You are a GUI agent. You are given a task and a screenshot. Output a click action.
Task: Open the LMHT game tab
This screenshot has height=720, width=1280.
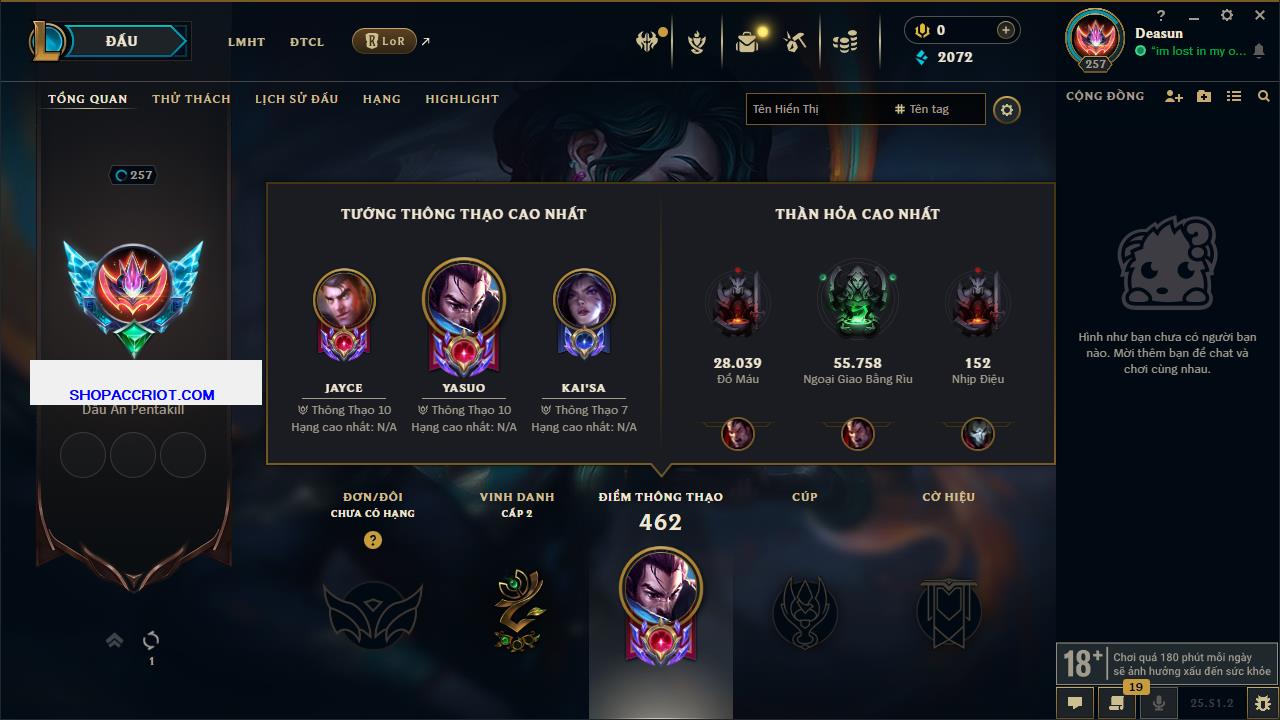pyautogui.click(x=246, y=42)
